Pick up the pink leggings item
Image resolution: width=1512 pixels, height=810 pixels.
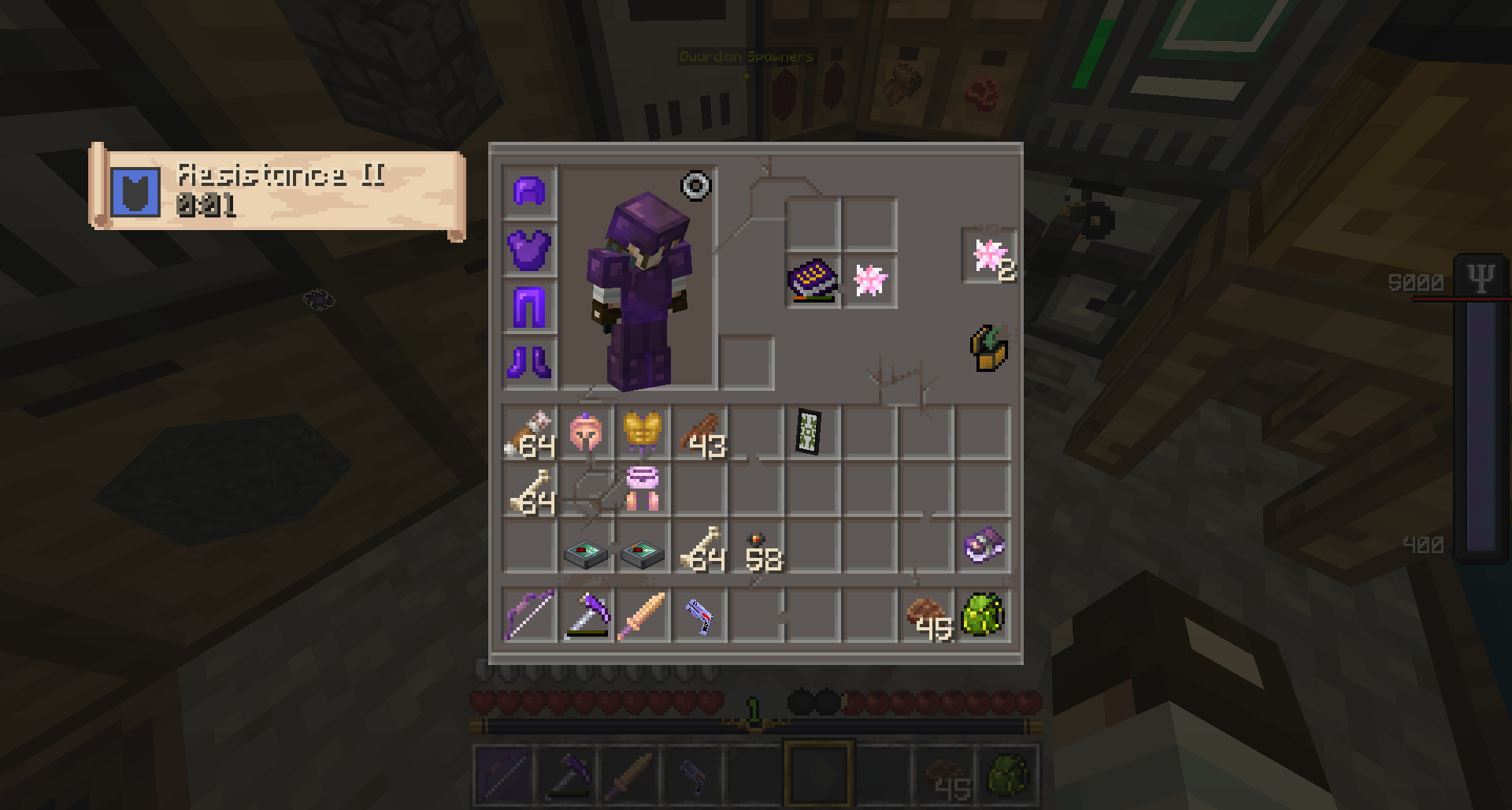pyautogui.click(x=642, y=489)
